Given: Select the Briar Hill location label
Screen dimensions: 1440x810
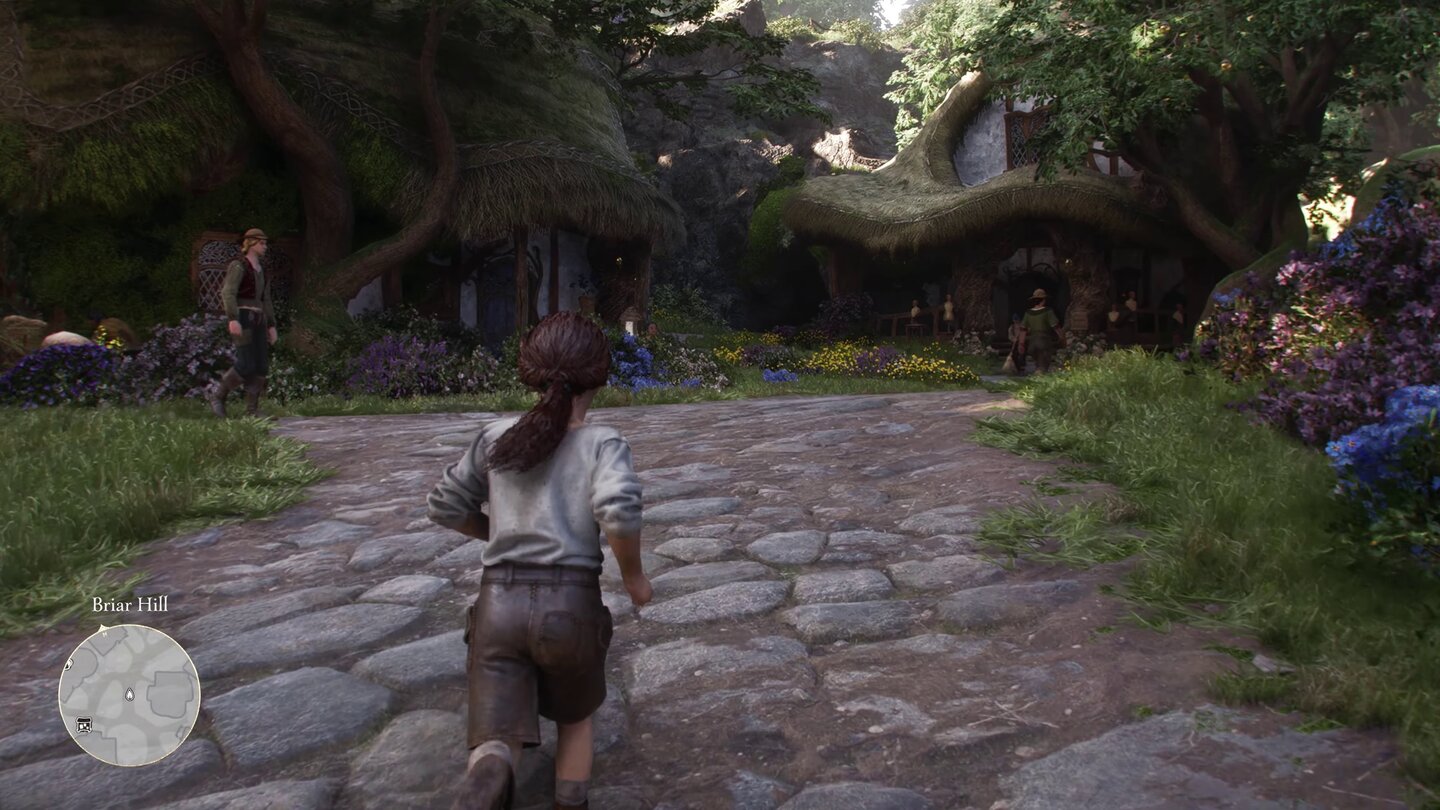Looking at the screenshot, I should point(128,606).
